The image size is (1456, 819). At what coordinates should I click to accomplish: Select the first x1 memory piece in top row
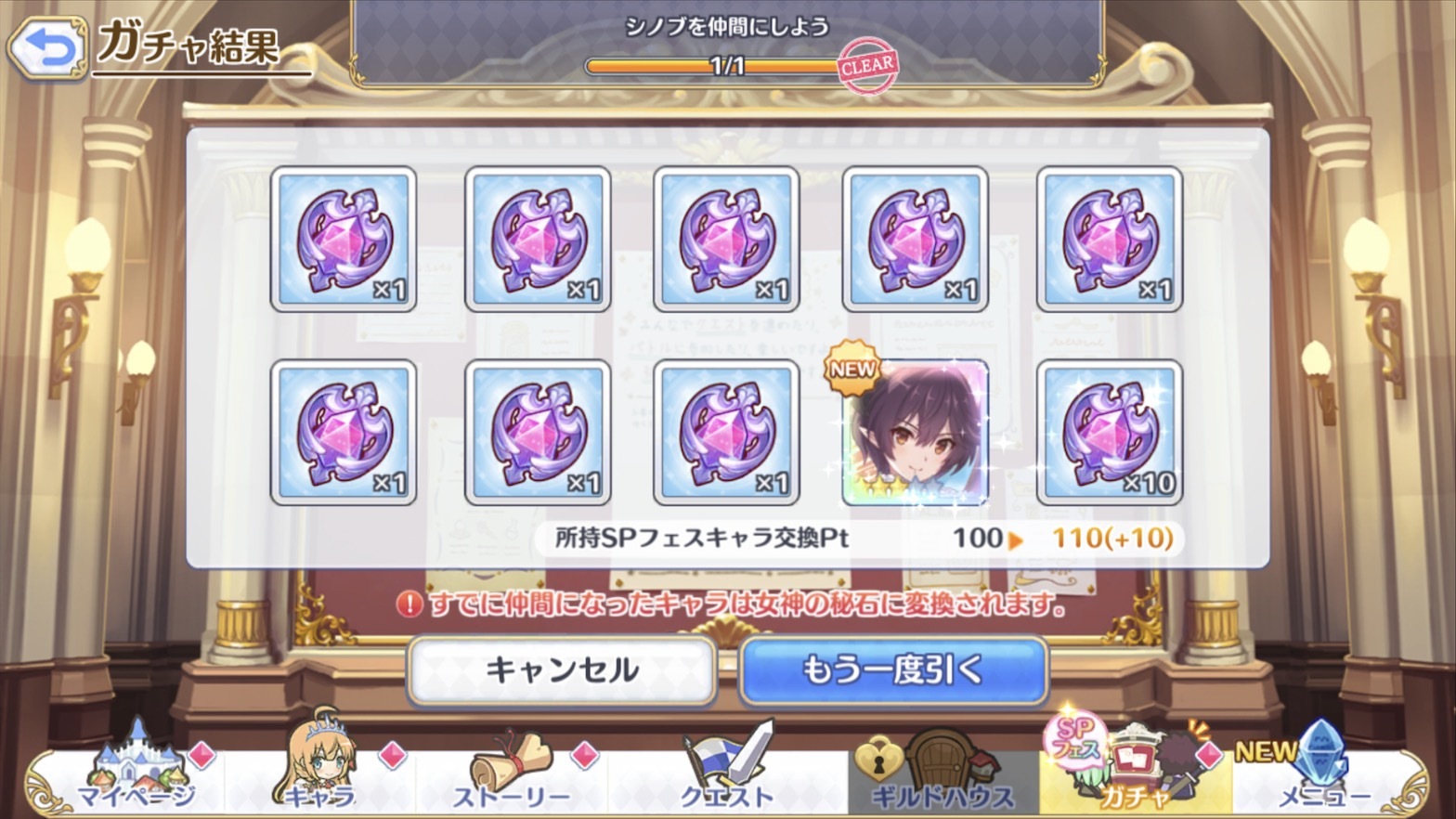tap(344, 239)
